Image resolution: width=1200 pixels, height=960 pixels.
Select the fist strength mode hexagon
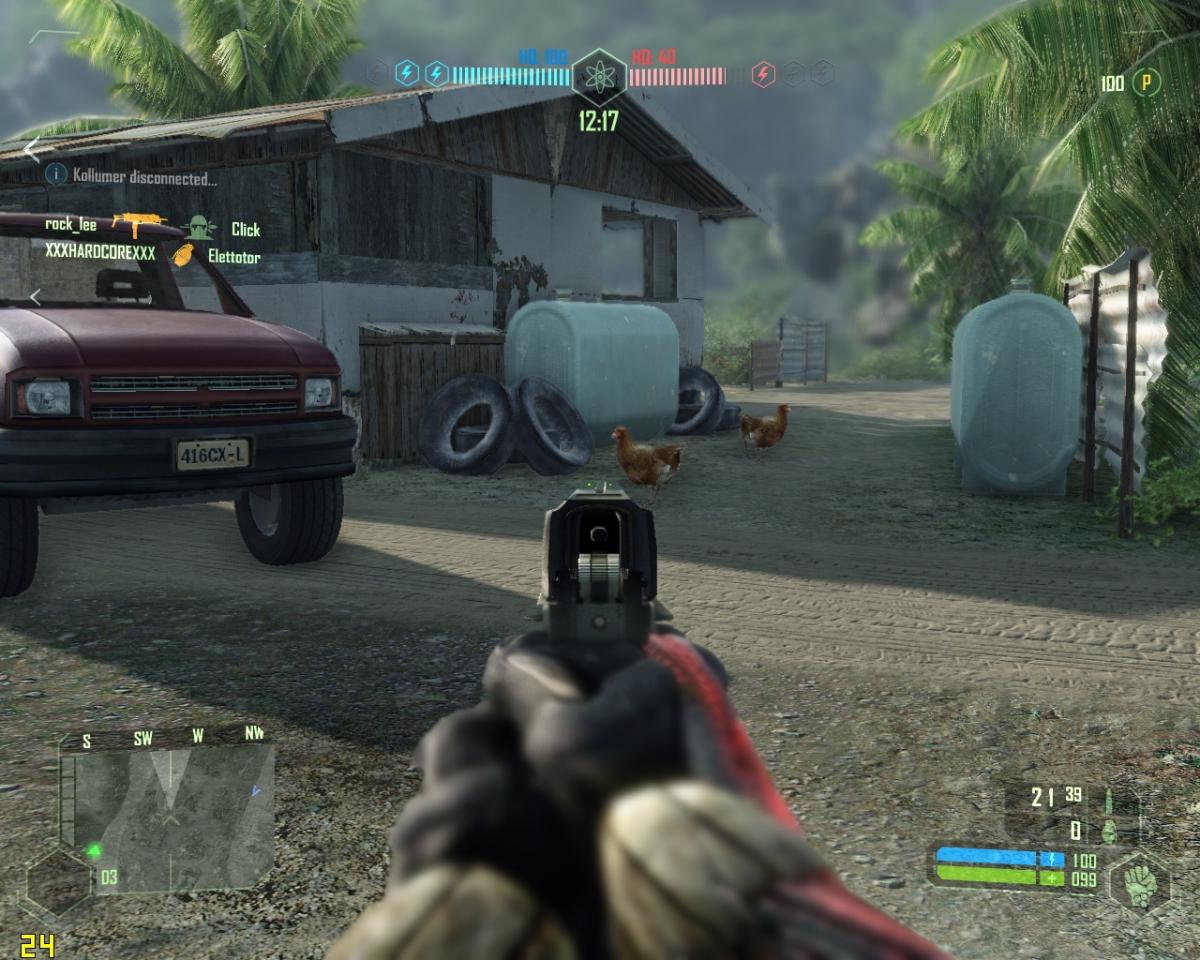click(1140, 881)
